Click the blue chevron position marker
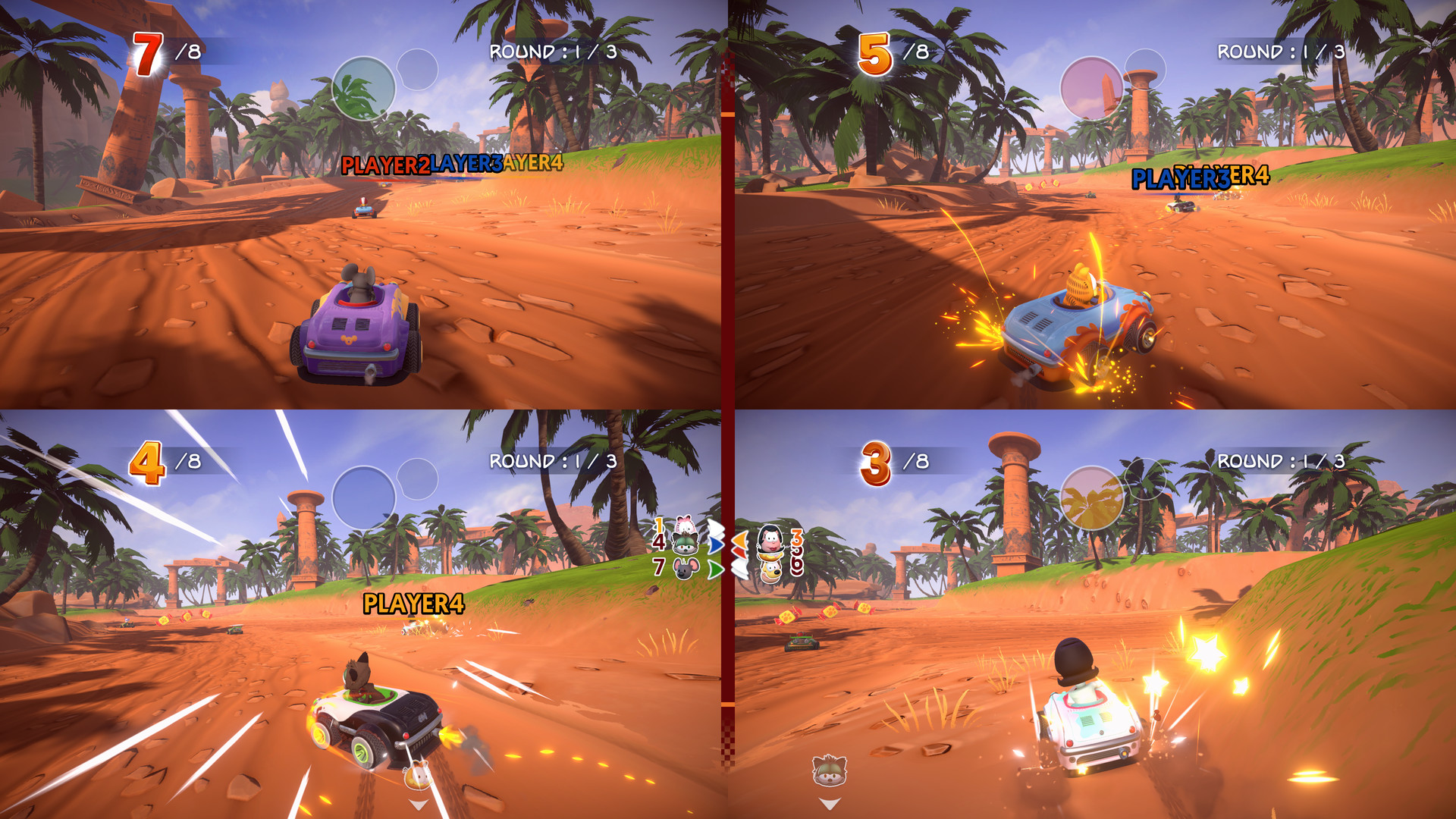The height and width of the screenshot is (819, 1456). (717, 544)
